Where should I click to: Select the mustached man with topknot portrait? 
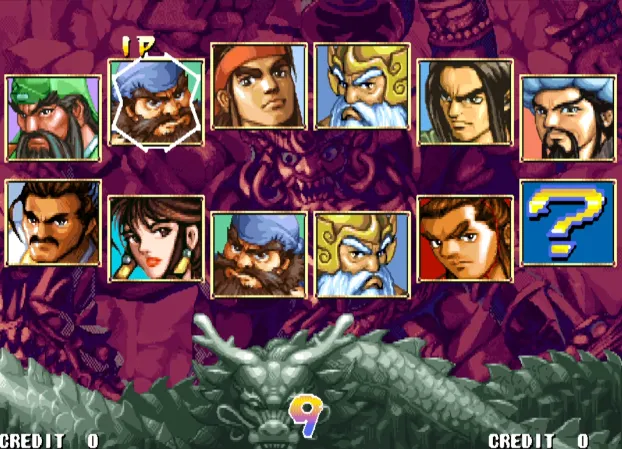pyautogui.click(x=53, y=223)
